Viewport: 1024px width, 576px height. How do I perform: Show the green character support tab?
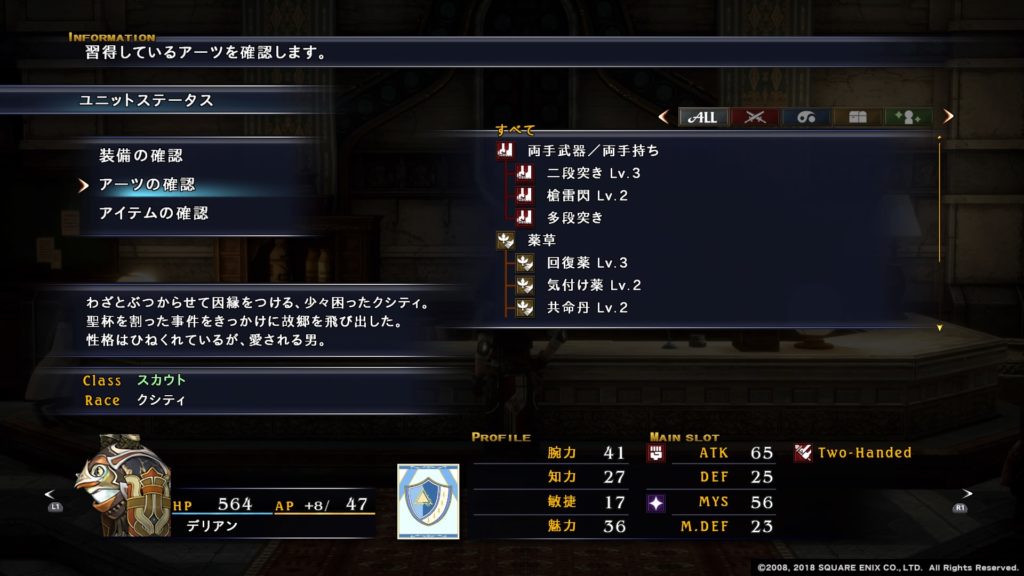pyautogui.click(x=908, y=117)
